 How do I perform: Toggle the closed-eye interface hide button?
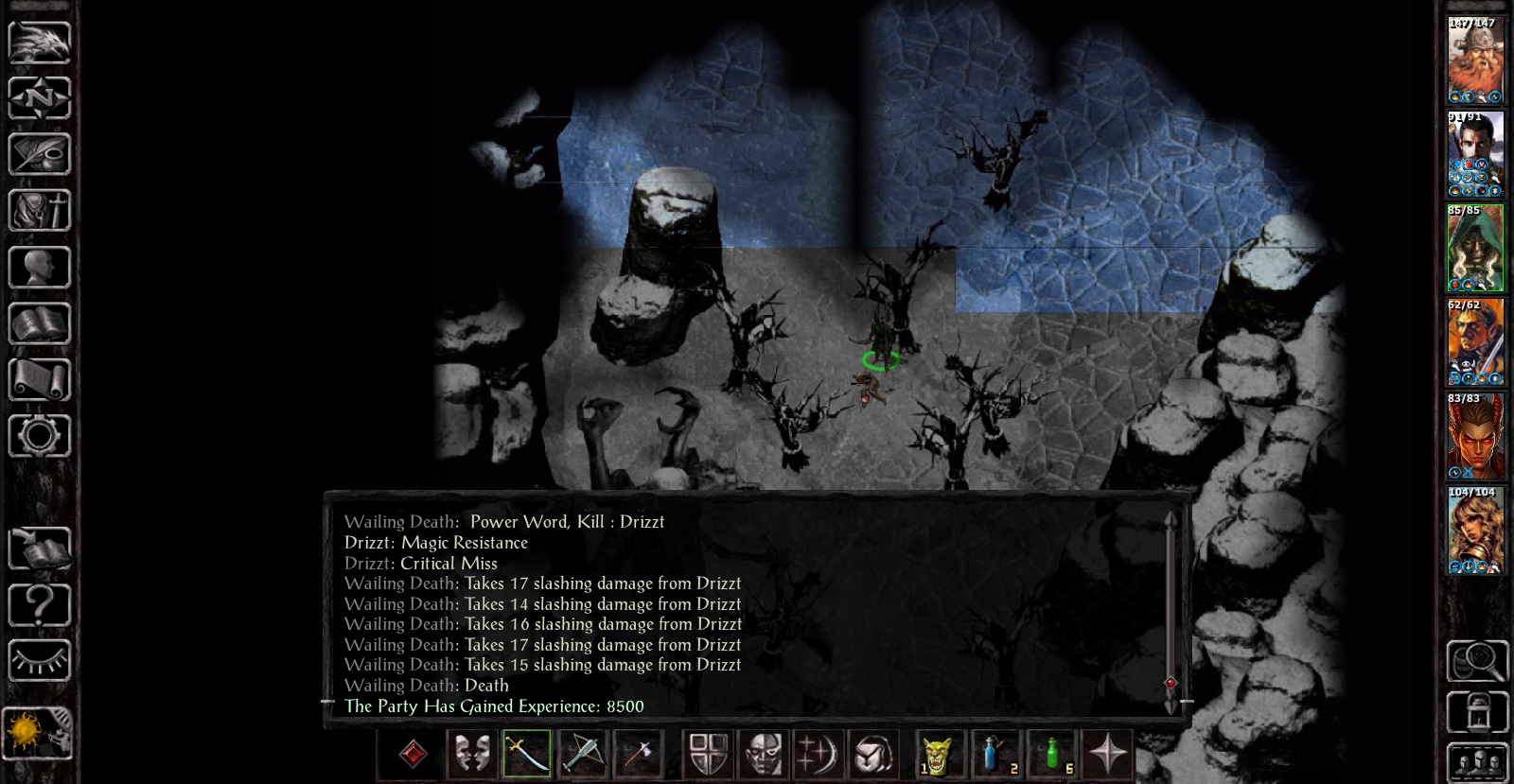click(x=39, y=660)
